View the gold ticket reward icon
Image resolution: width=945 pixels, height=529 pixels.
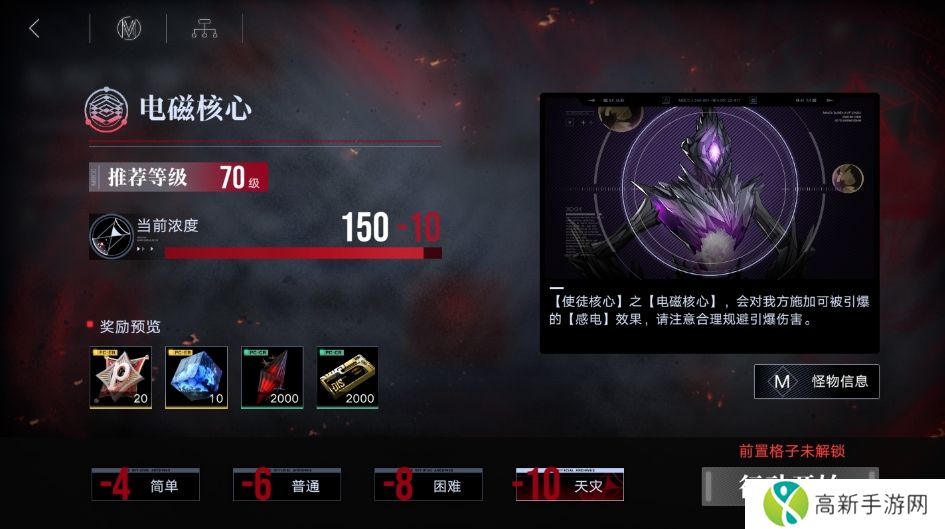point(348,377)
